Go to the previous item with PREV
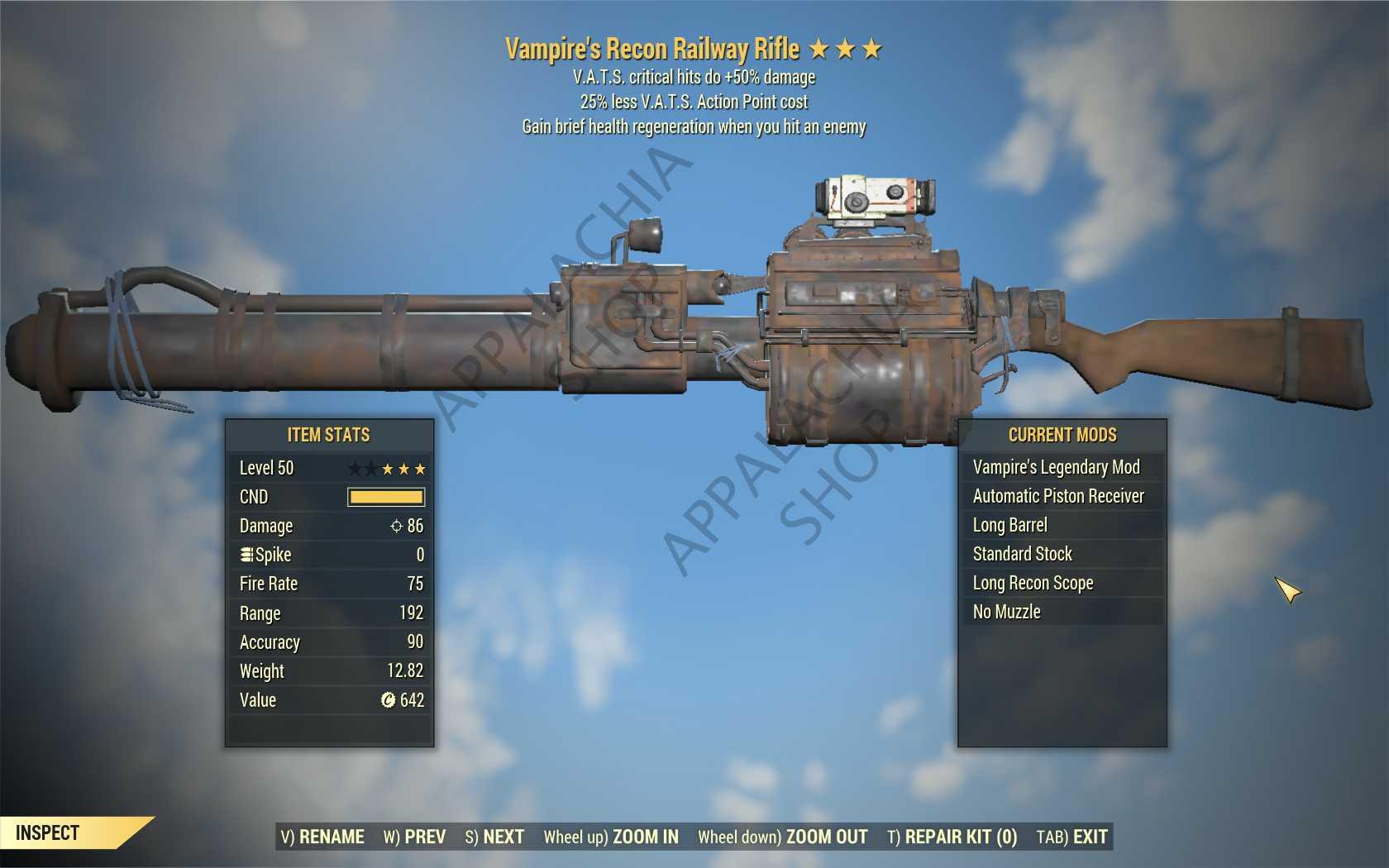 [414, 837]
